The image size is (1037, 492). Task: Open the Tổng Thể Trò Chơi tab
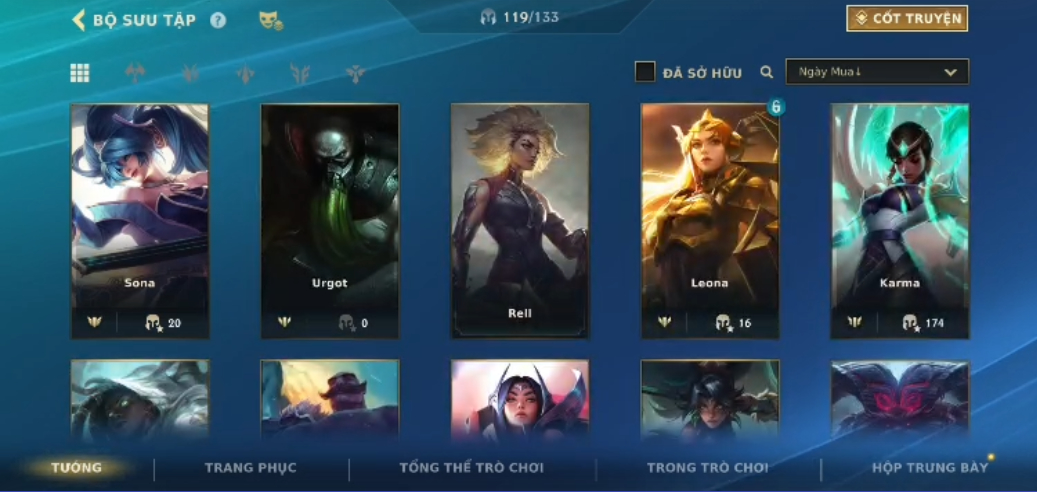pos(471,468)
